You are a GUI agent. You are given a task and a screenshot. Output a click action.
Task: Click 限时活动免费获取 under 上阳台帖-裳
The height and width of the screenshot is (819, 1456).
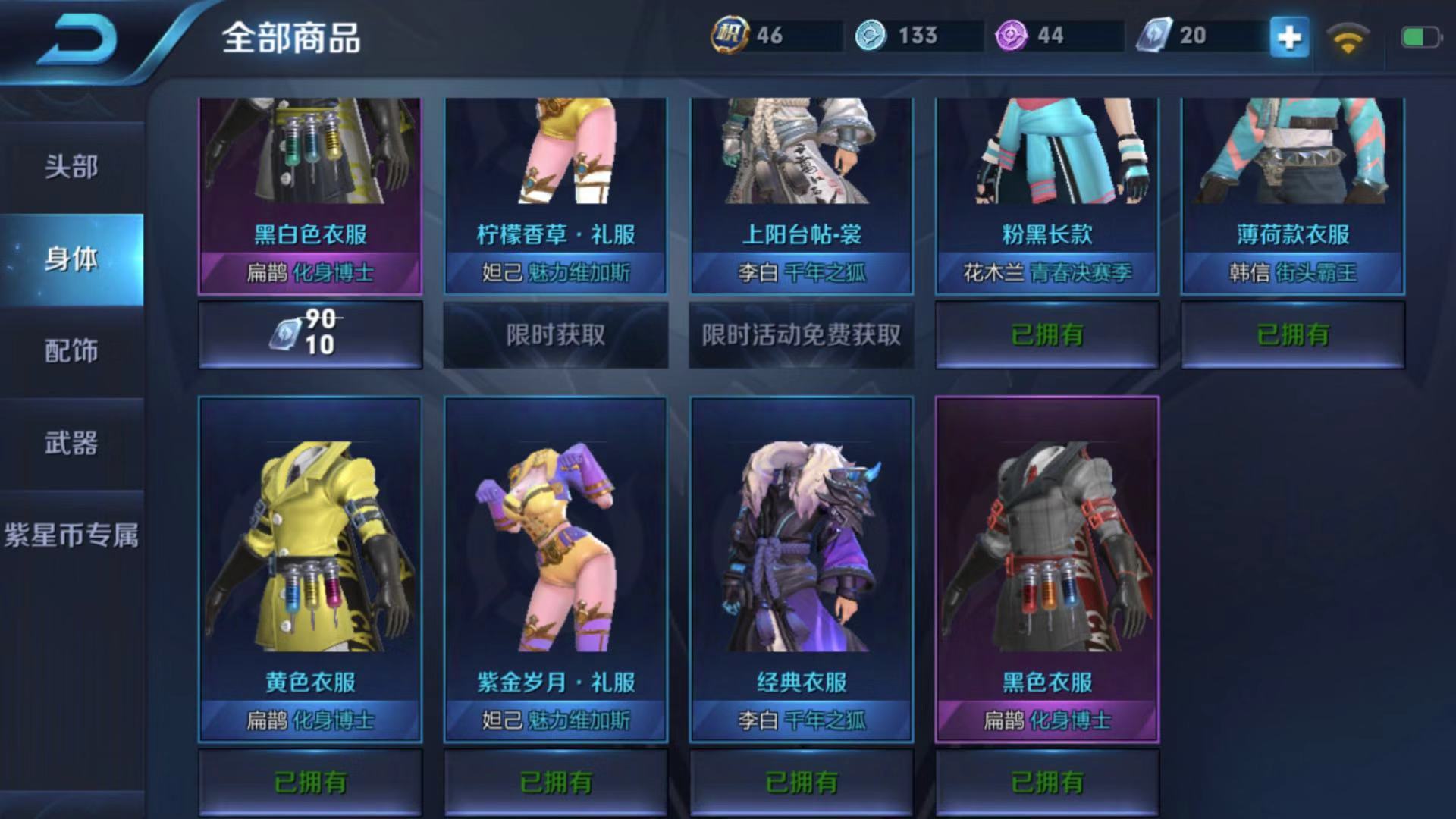click(x=802, y=334)
